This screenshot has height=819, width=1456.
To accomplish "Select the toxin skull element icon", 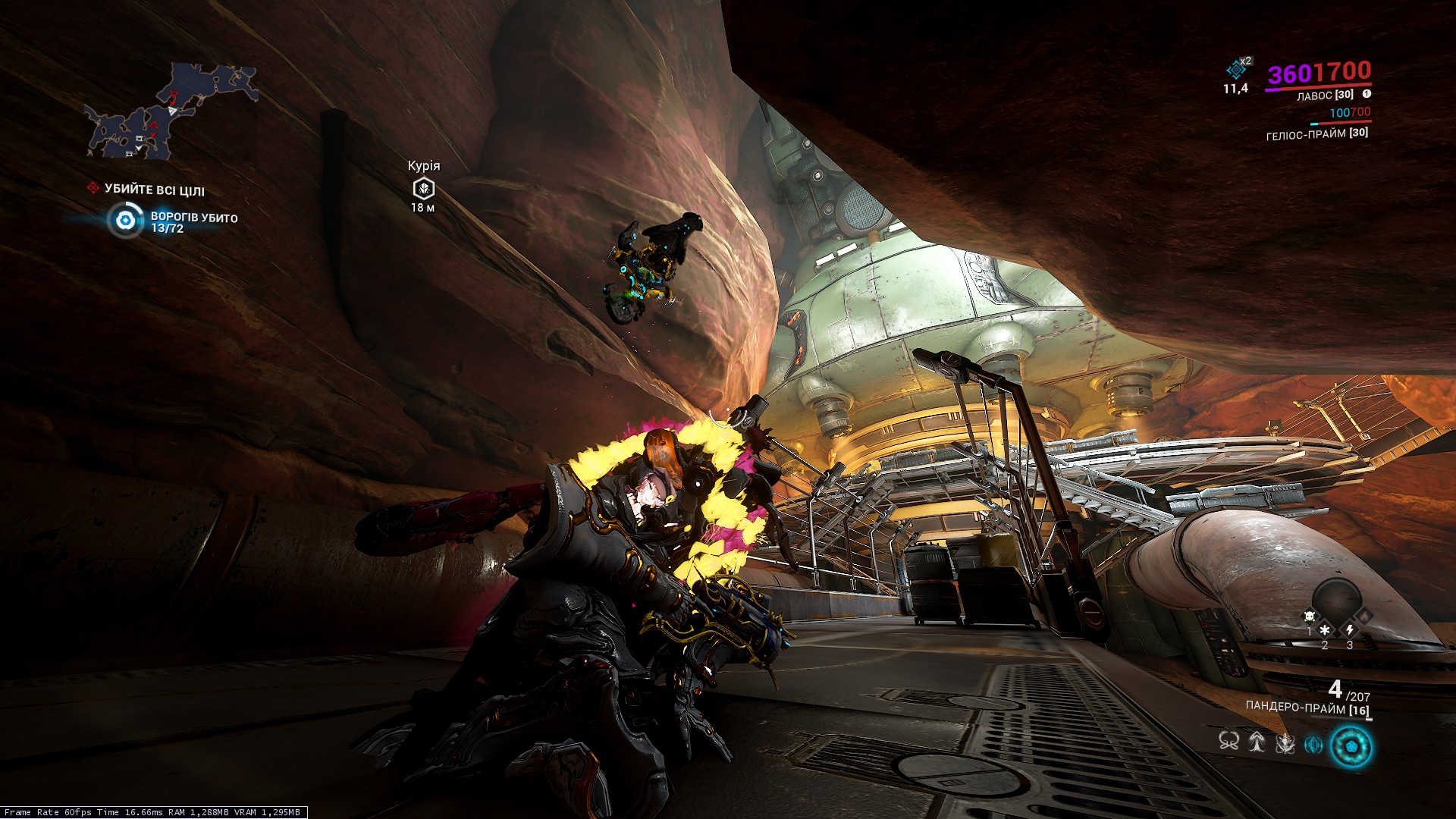I will point(1309,616).
